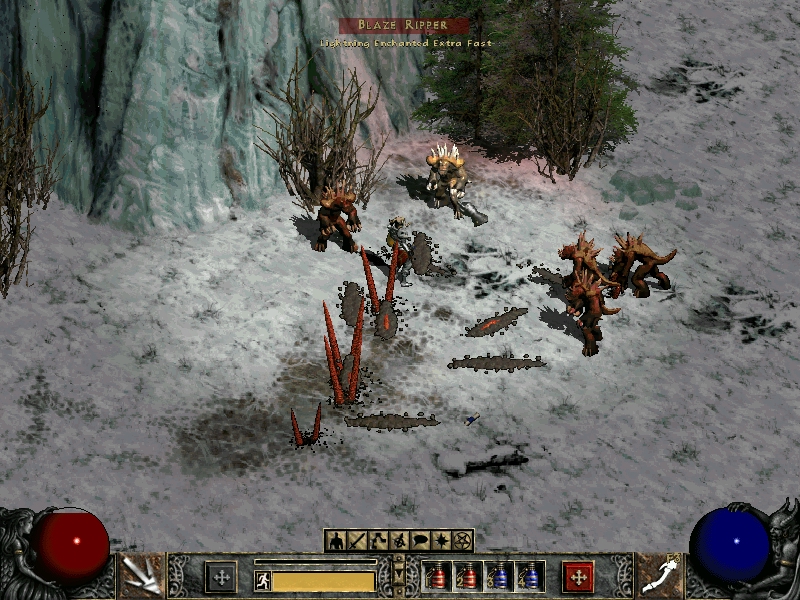This screenshot has width=800, height=600.
Task: Show the skill tree panel icon
Action: click(x=378, y=541)
